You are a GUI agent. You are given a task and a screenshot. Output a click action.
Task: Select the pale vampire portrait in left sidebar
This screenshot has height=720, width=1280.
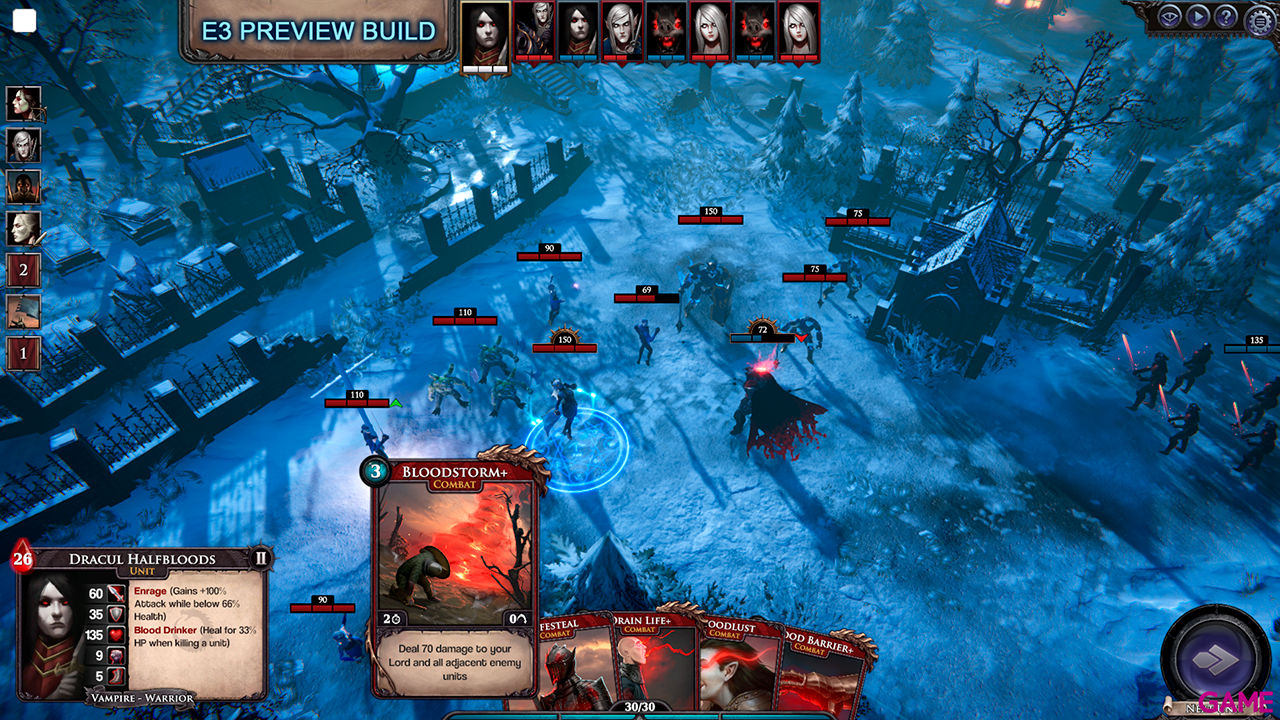(24, 226)
